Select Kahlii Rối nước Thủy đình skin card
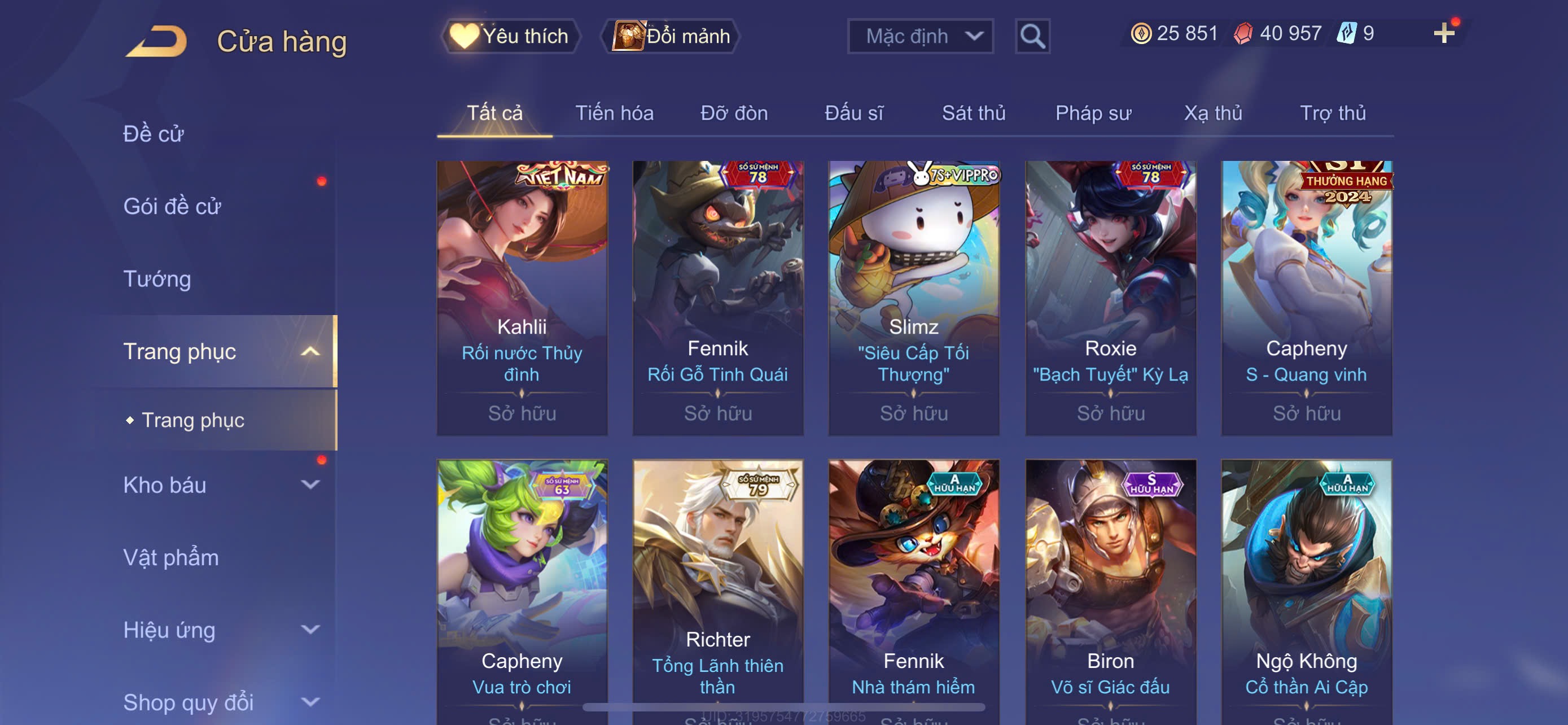Screen dimensions: 1568x725 click(x=522, y=297)
